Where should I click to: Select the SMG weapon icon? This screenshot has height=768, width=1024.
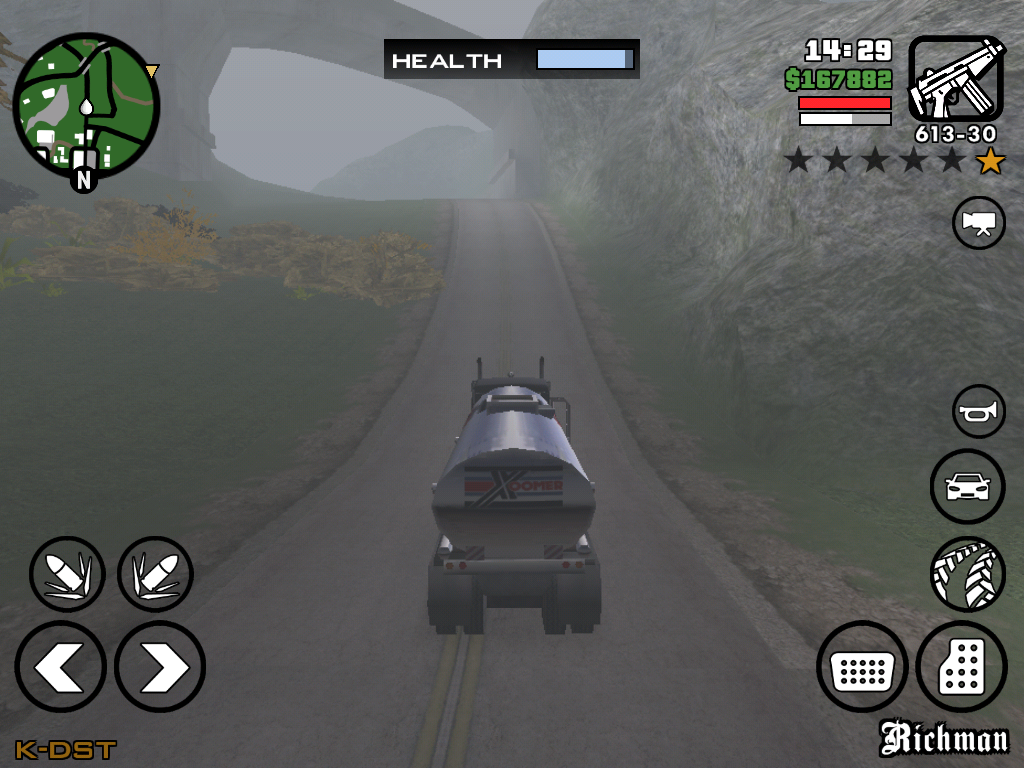956,78
